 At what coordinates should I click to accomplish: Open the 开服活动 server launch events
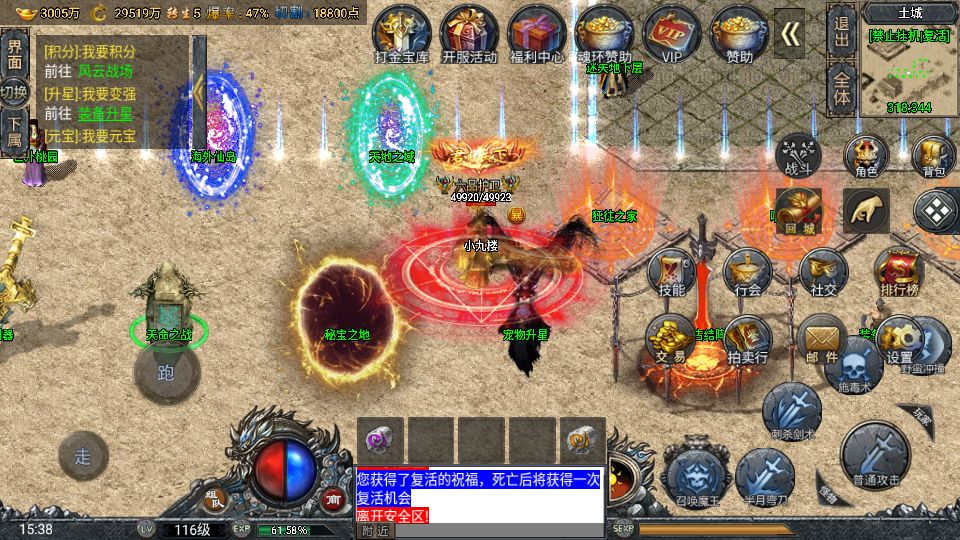[469, 34]
